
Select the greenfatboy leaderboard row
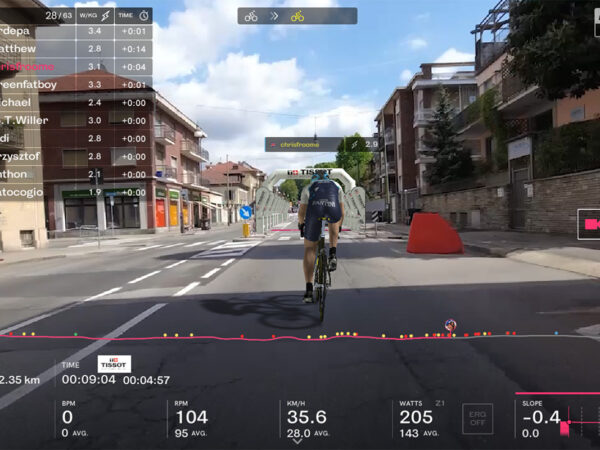[75, 84]
